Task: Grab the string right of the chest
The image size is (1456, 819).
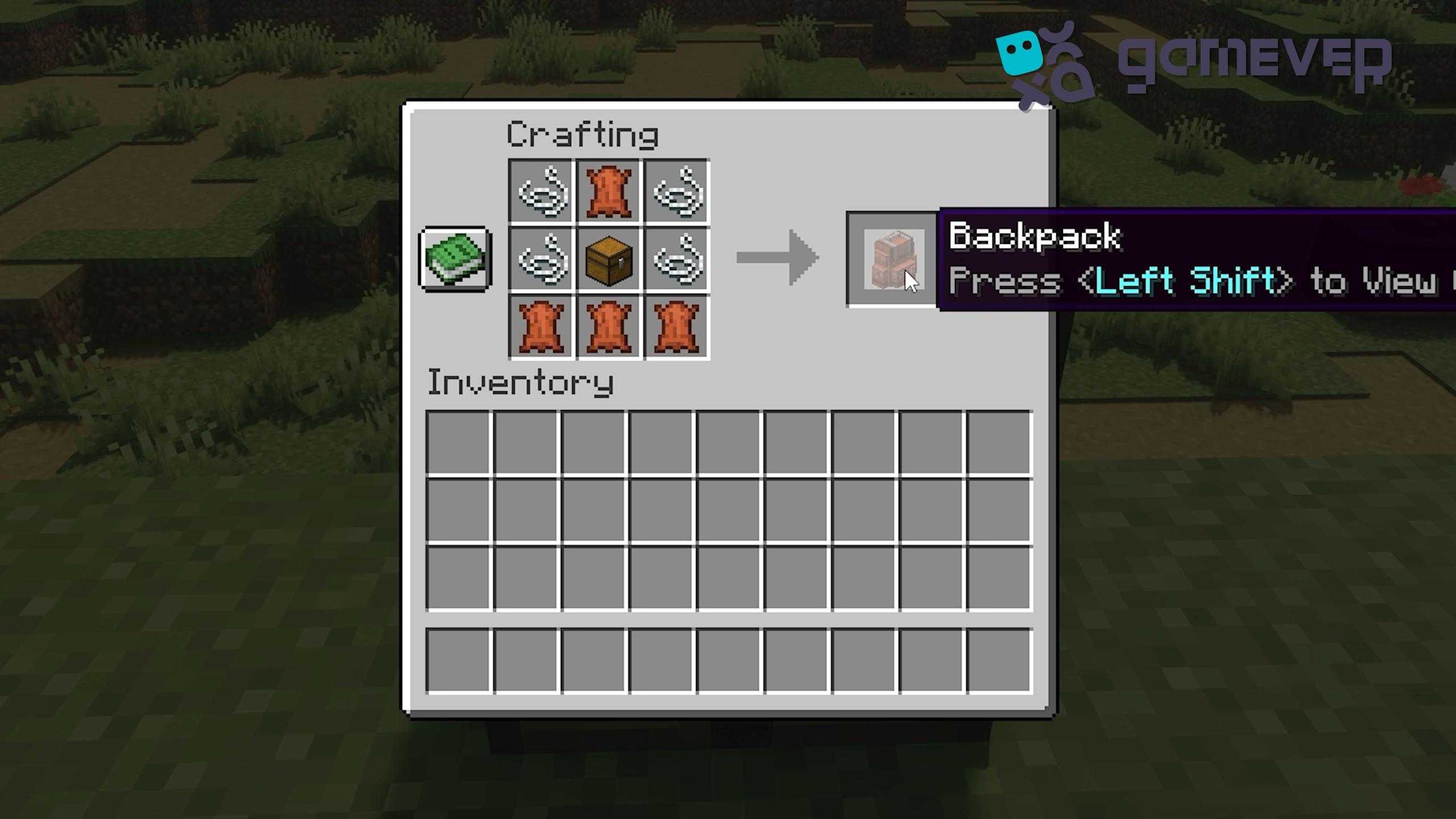Action: 677,259
